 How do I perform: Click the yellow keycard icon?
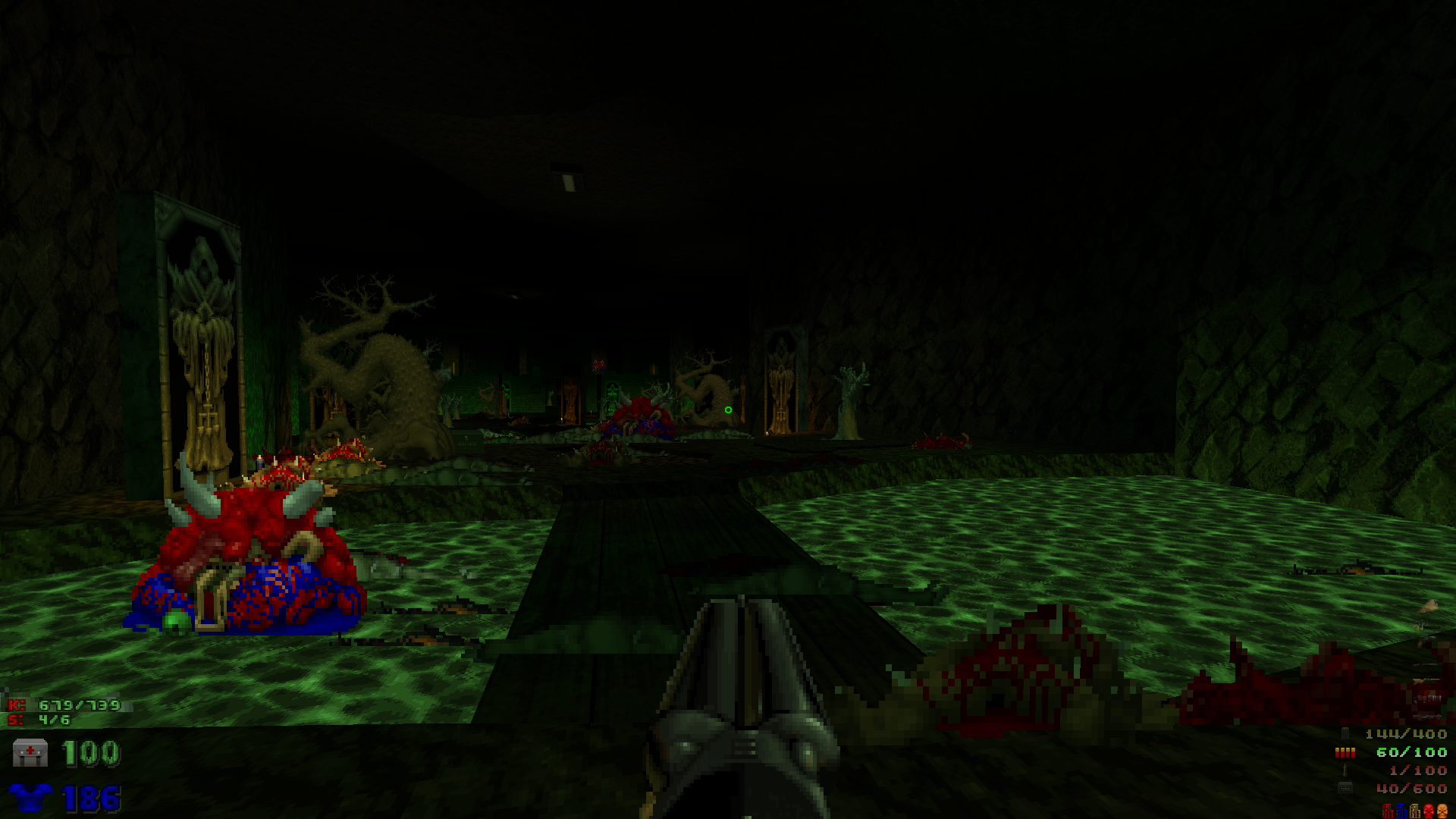click(1415, 811)
